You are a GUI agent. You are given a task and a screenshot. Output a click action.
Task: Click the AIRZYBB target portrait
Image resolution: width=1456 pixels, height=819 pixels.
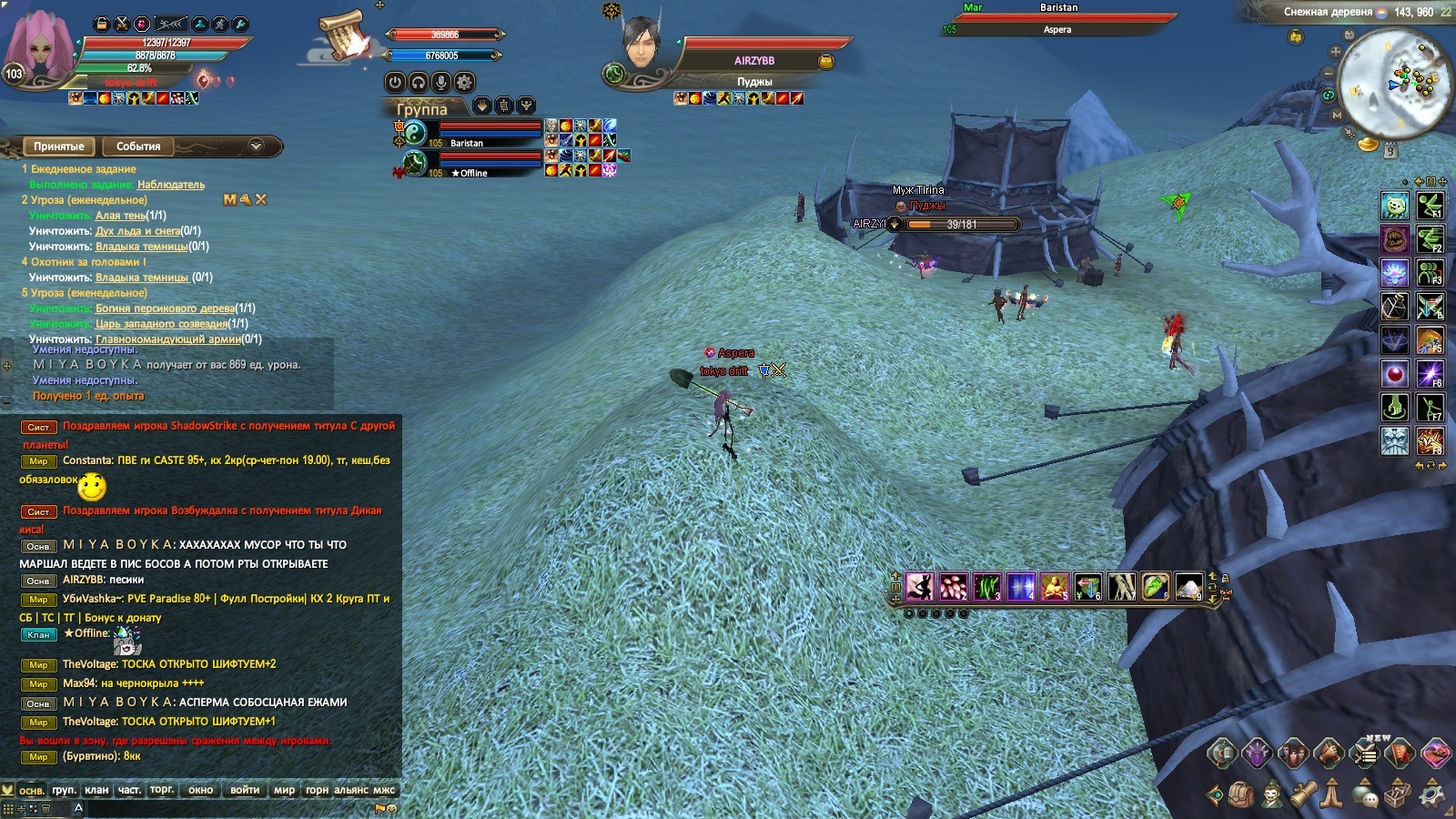[641, 44]
